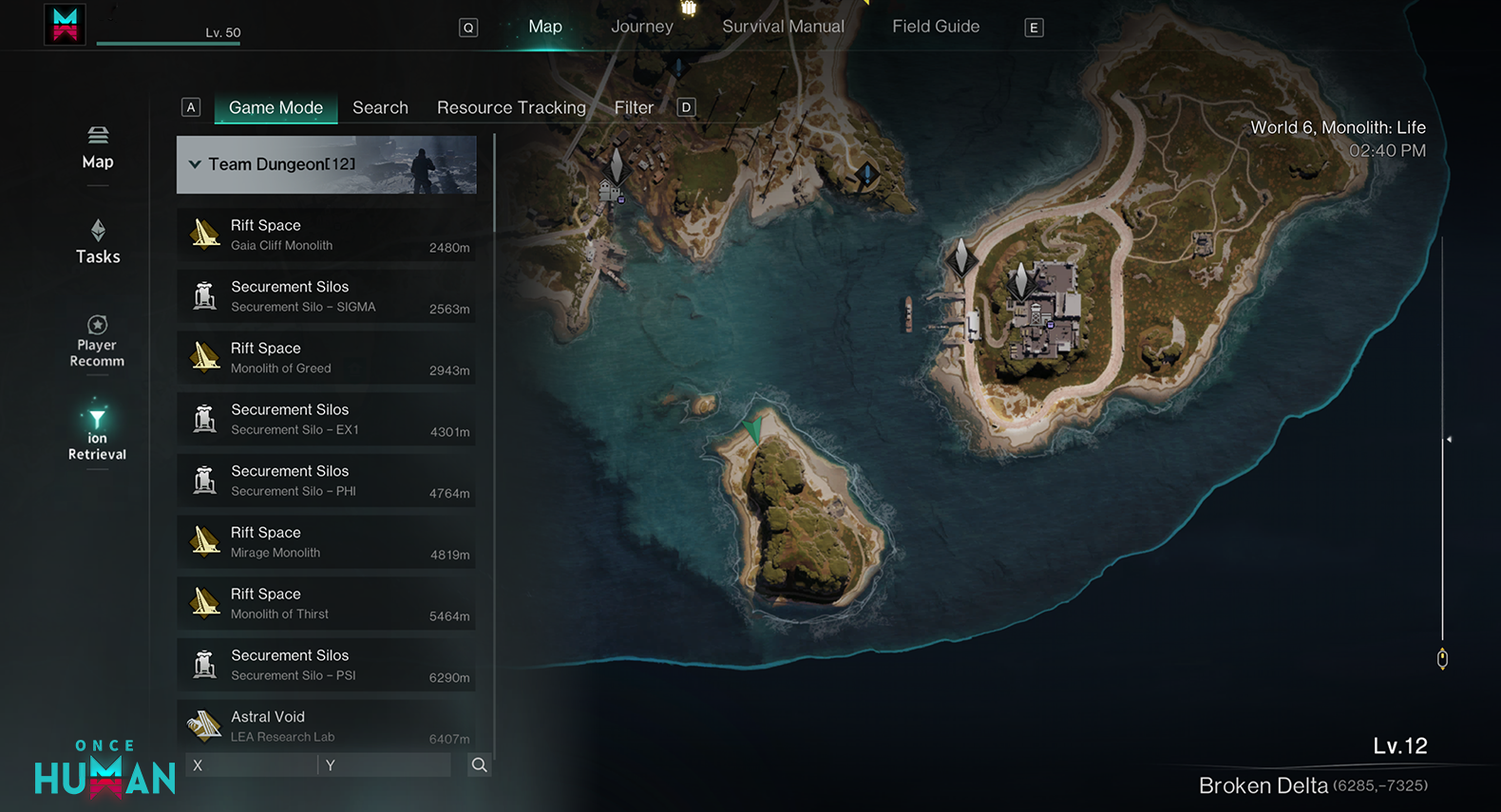Select Securement Silo – PHI row
The width and height of the screenshot is (1501, 812).
point(326,481)
